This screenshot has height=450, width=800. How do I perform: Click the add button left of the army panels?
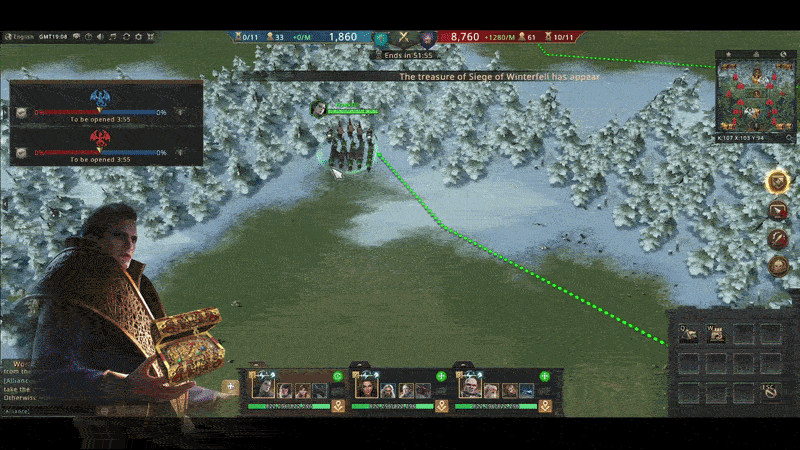[x=232, y=385]
